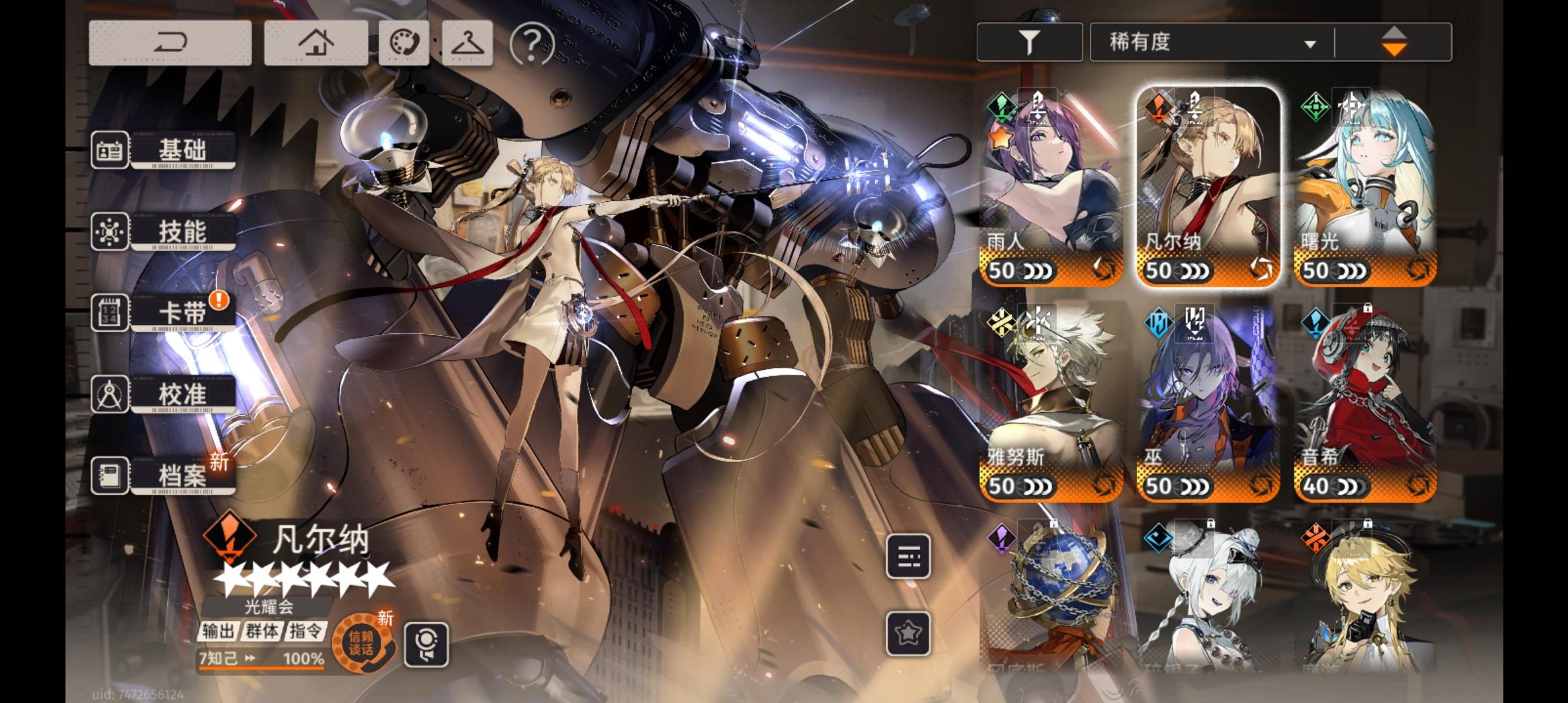Toggle the sort order direction arrows
The width and height of the screenshot is (1568, 703).
(x=1395, y=41)
